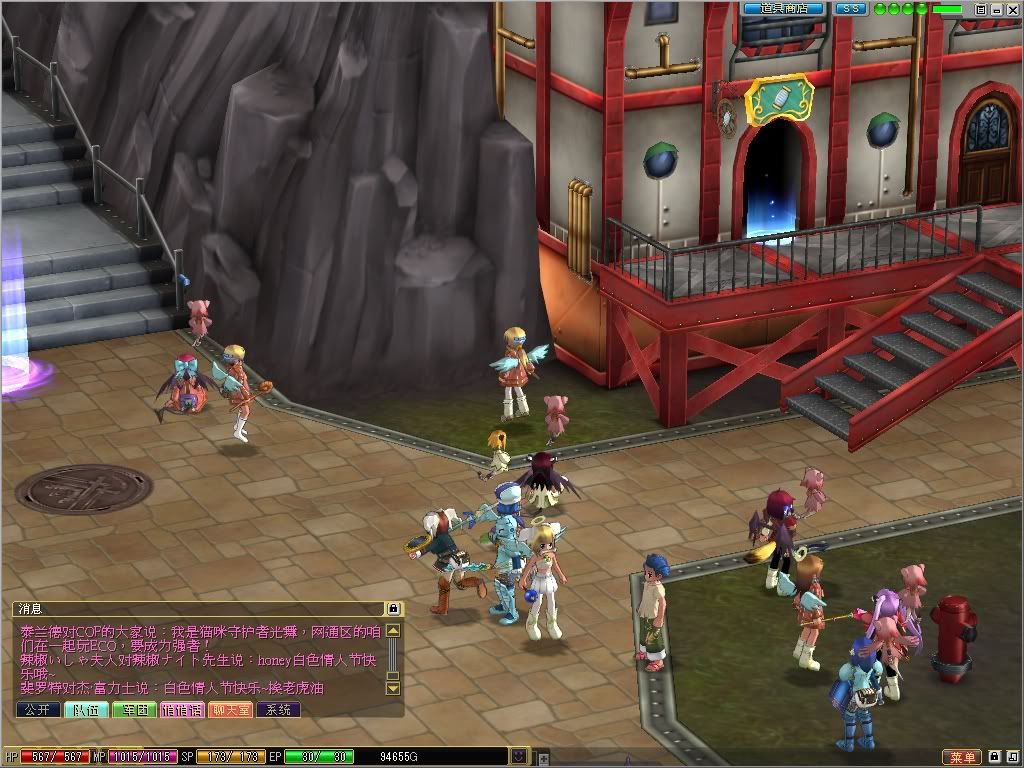
Task: Click the music note icon in bottom corner
Action: pyautogui.click(x=1012, y=757)
